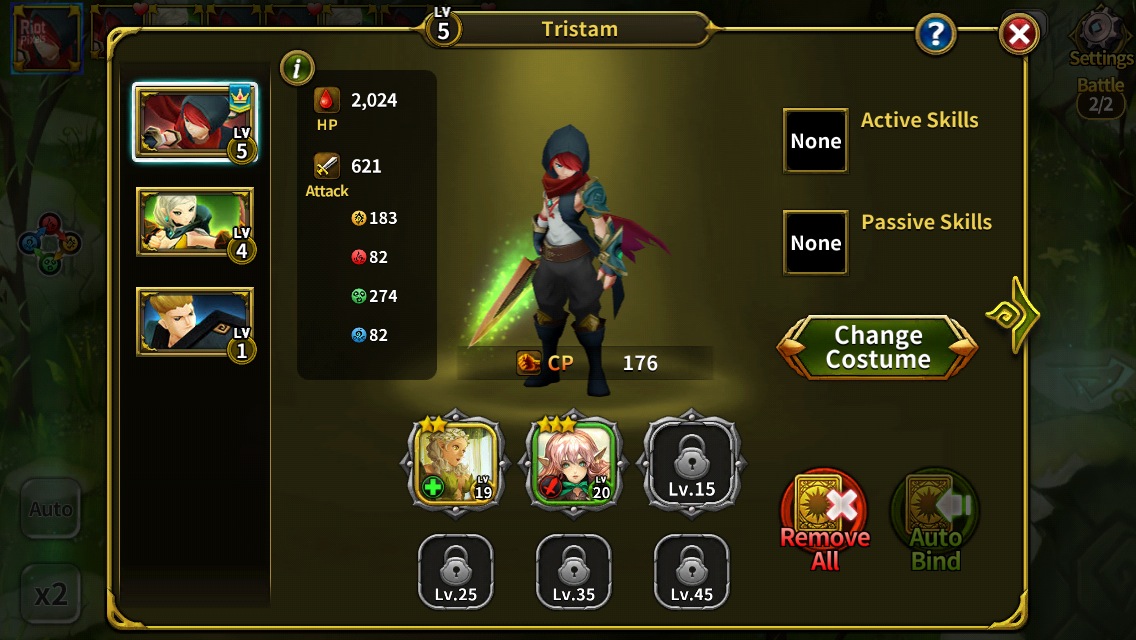Tap the locked Lv.45 card slot
This screenshot has height=640, width=1136.
coord(692,572)
